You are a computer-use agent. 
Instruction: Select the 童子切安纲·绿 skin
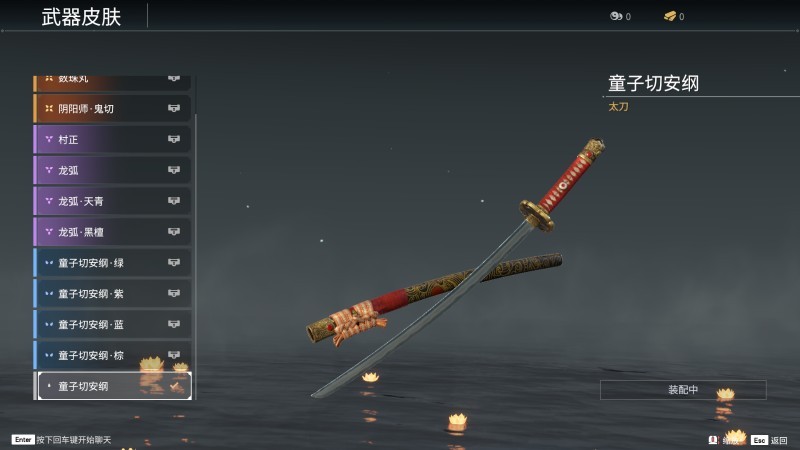[x=112, y=263]
